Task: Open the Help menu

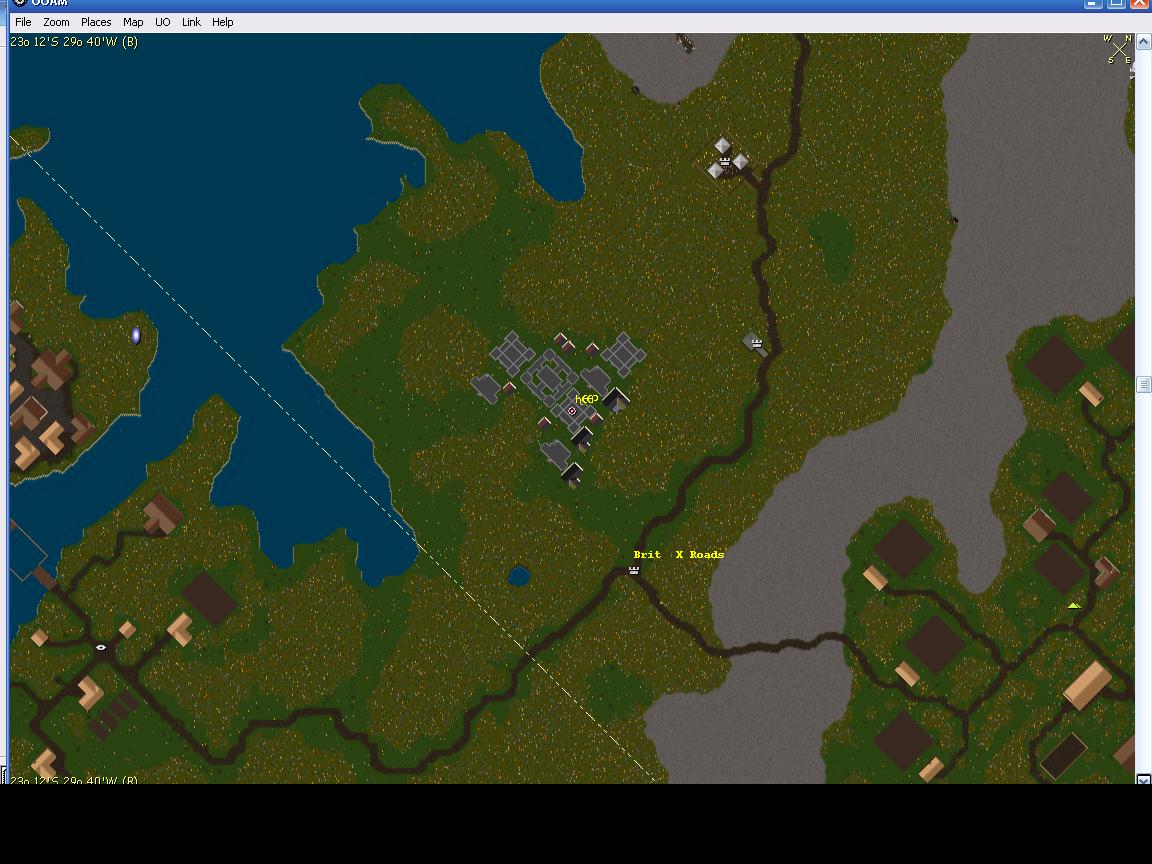Action: (222, 22)
